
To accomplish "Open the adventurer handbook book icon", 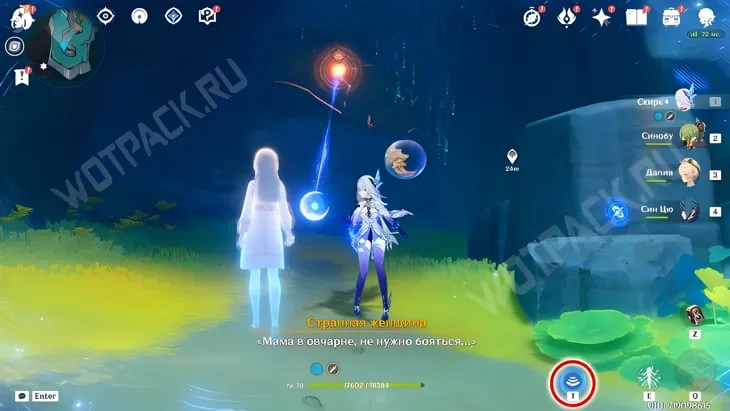I will [636, 17].
